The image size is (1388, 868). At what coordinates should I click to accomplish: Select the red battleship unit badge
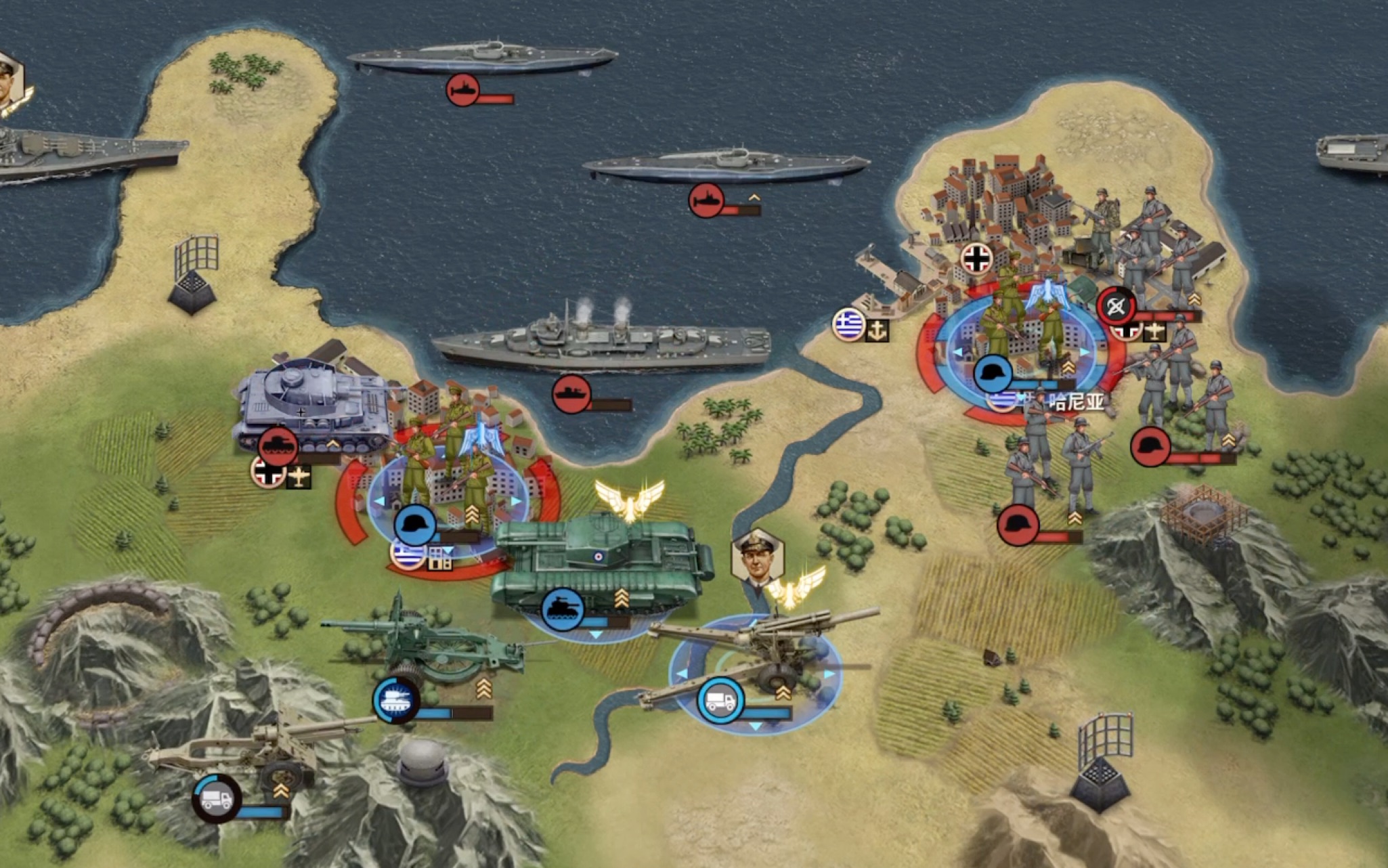click(571, 393)
